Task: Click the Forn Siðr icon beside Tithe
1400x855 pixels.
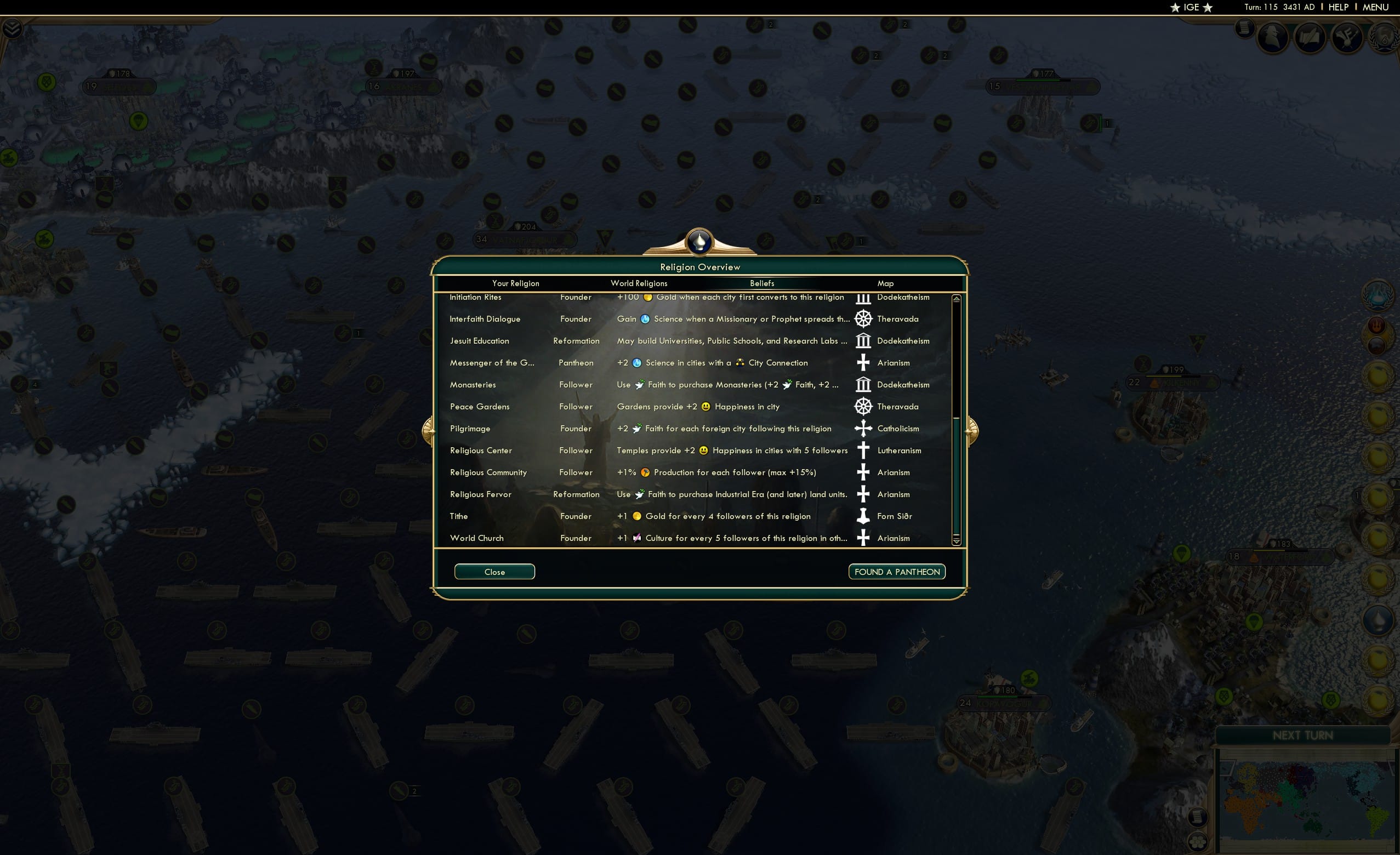Action: [863, 516]
